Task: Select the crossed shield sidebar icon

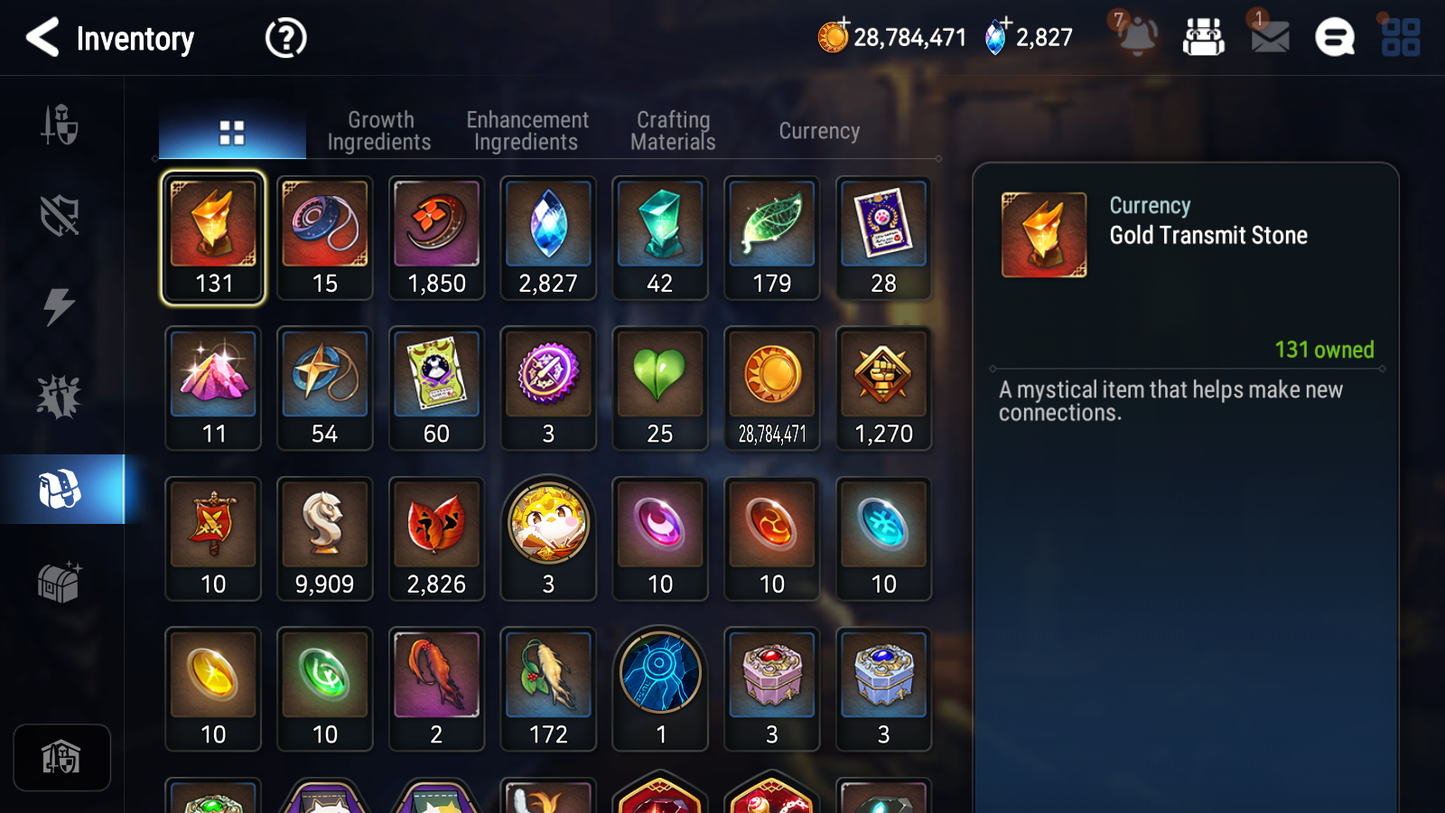Action: tap(62, 214)
